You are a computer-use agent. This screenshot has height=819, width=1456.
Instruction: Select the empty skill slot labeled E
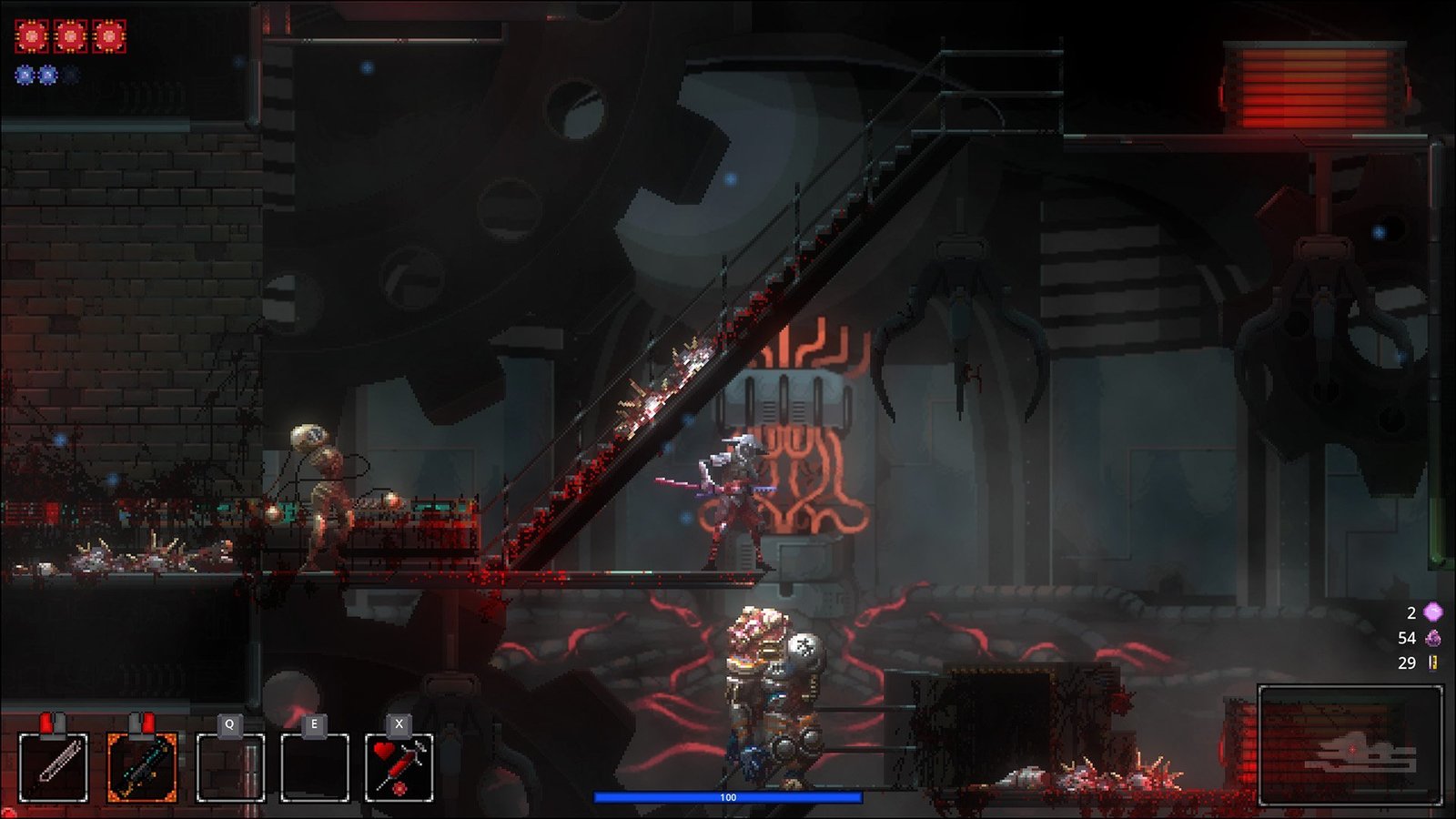tap(314, 767)
